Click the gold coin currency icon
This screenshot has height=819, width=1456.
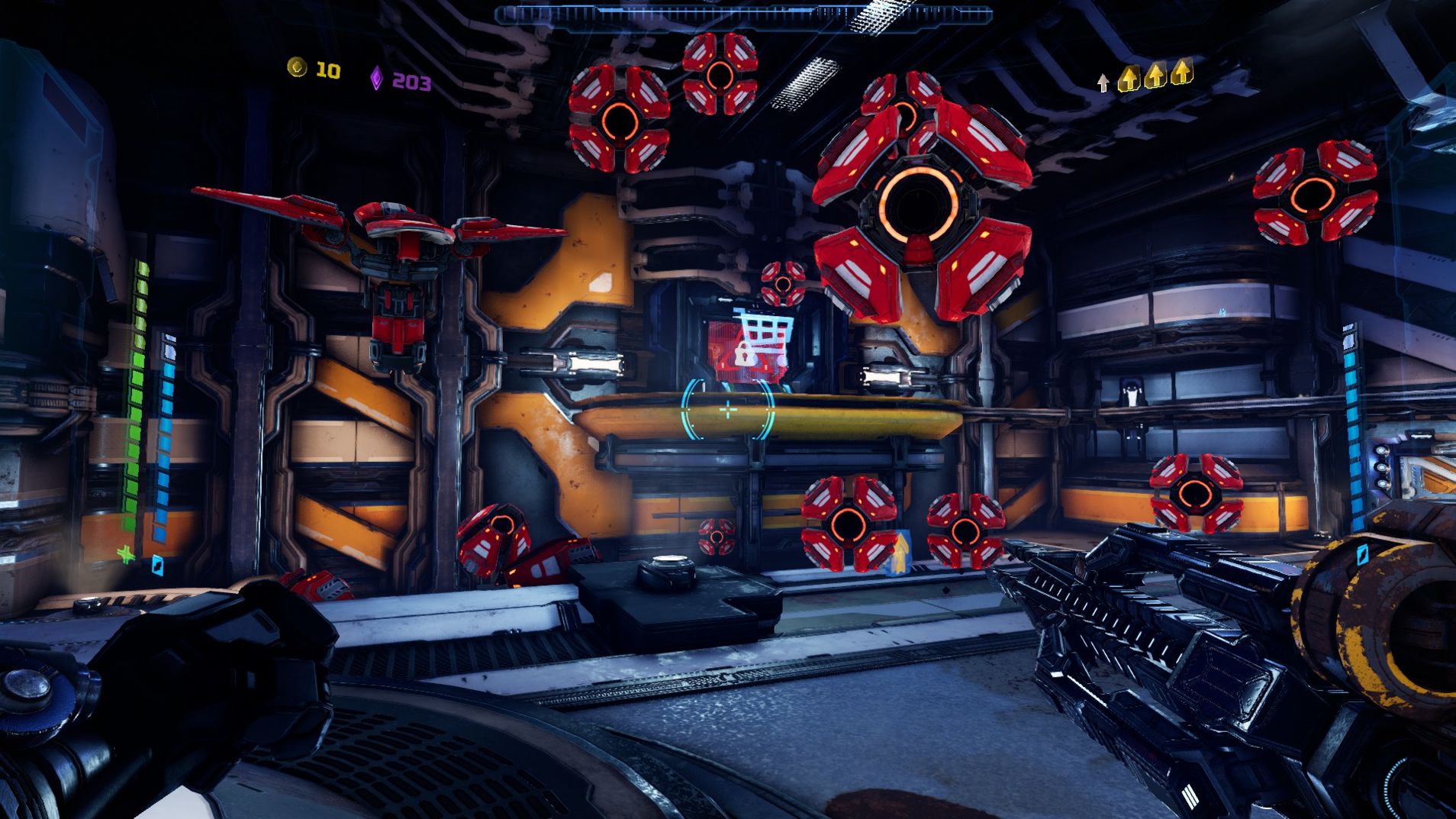296,68
